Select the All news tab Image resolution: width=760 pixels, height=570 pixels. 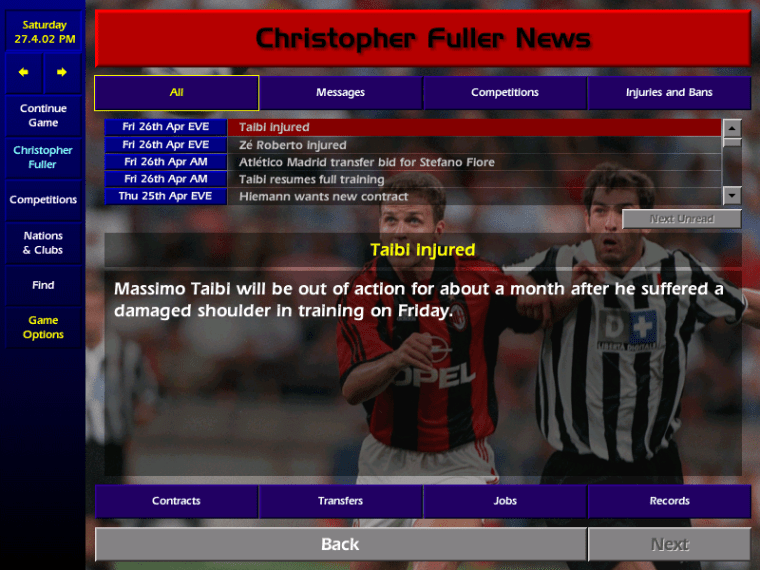pos(177,93)
